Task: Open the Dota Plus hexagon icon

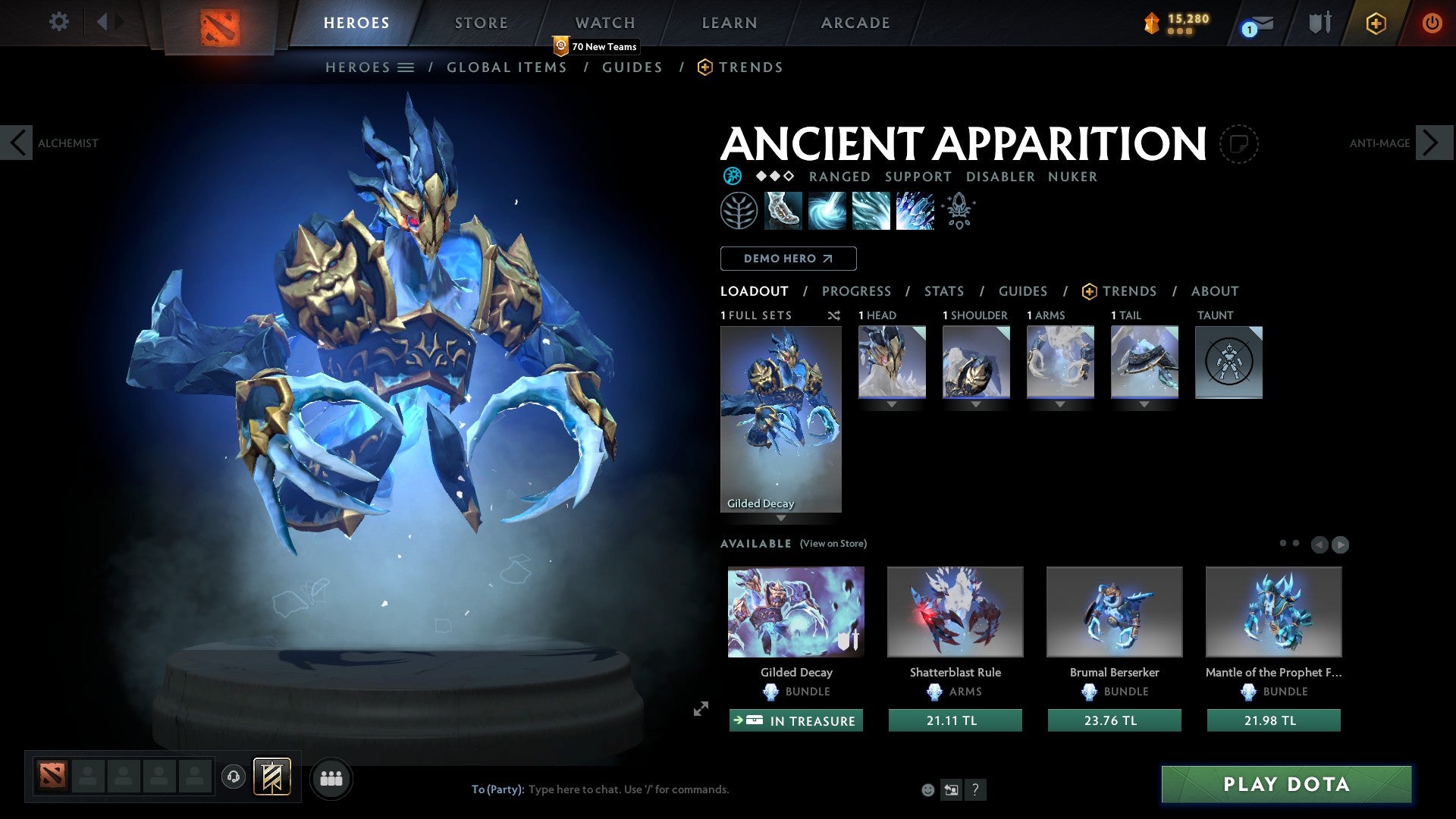Action: pyautogui.click(x=1375, y=23)
